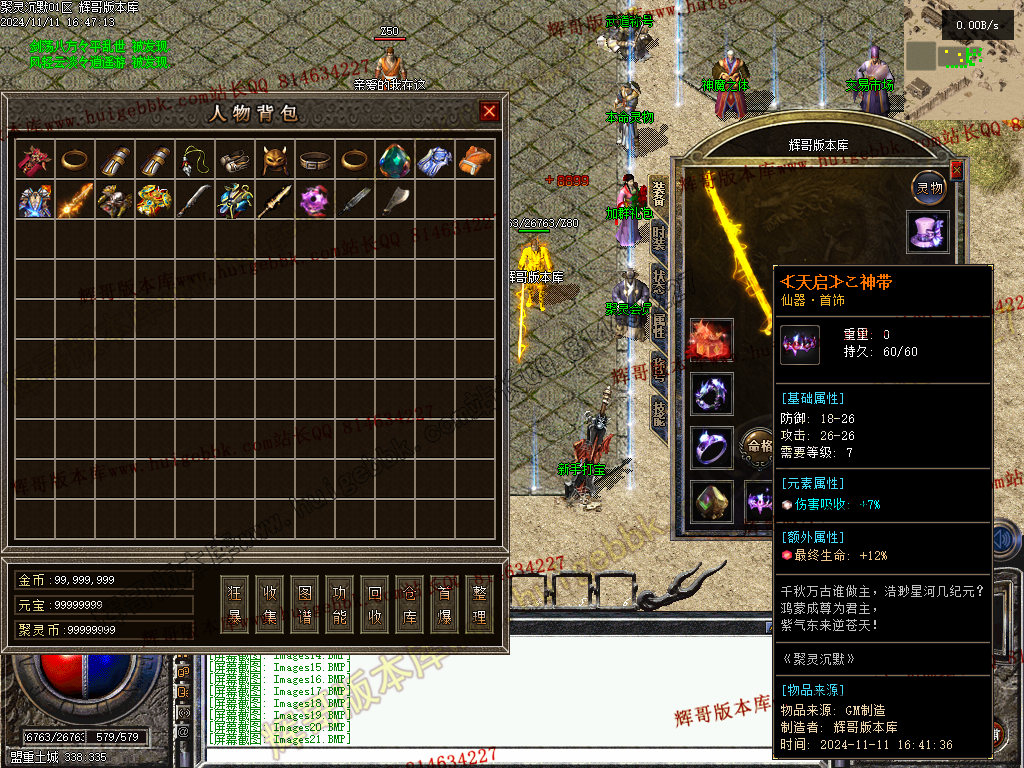This screenshot has width=1024, height=768.
Task: Open the 回收 recycle button
Action: 375,603
